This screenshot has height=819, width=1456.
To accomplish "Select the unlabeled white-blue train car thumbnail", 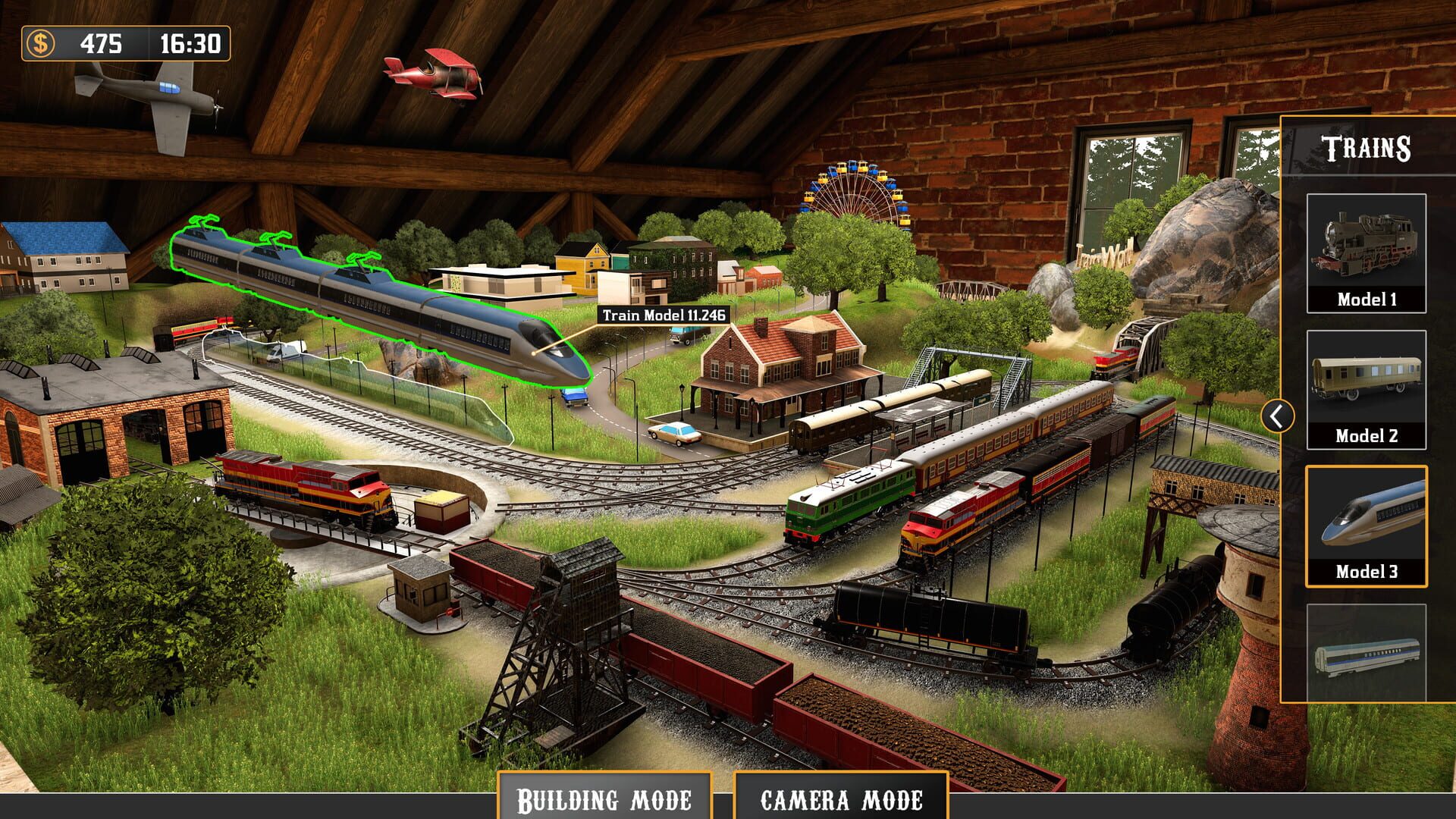I will pyautogui.click(x=1366, y=654).
